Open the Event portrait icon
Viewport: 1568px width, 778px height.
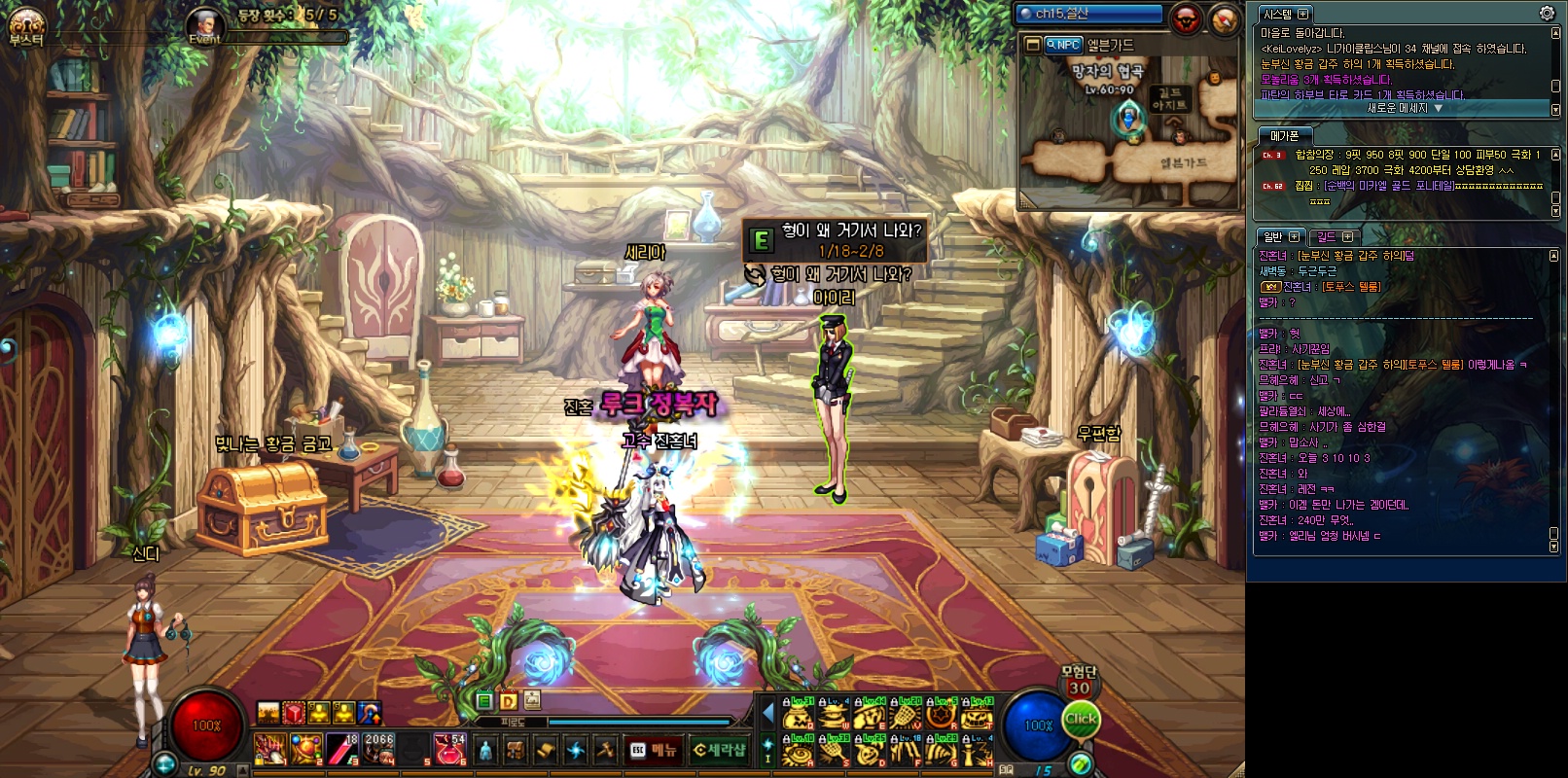click(205, 25)
